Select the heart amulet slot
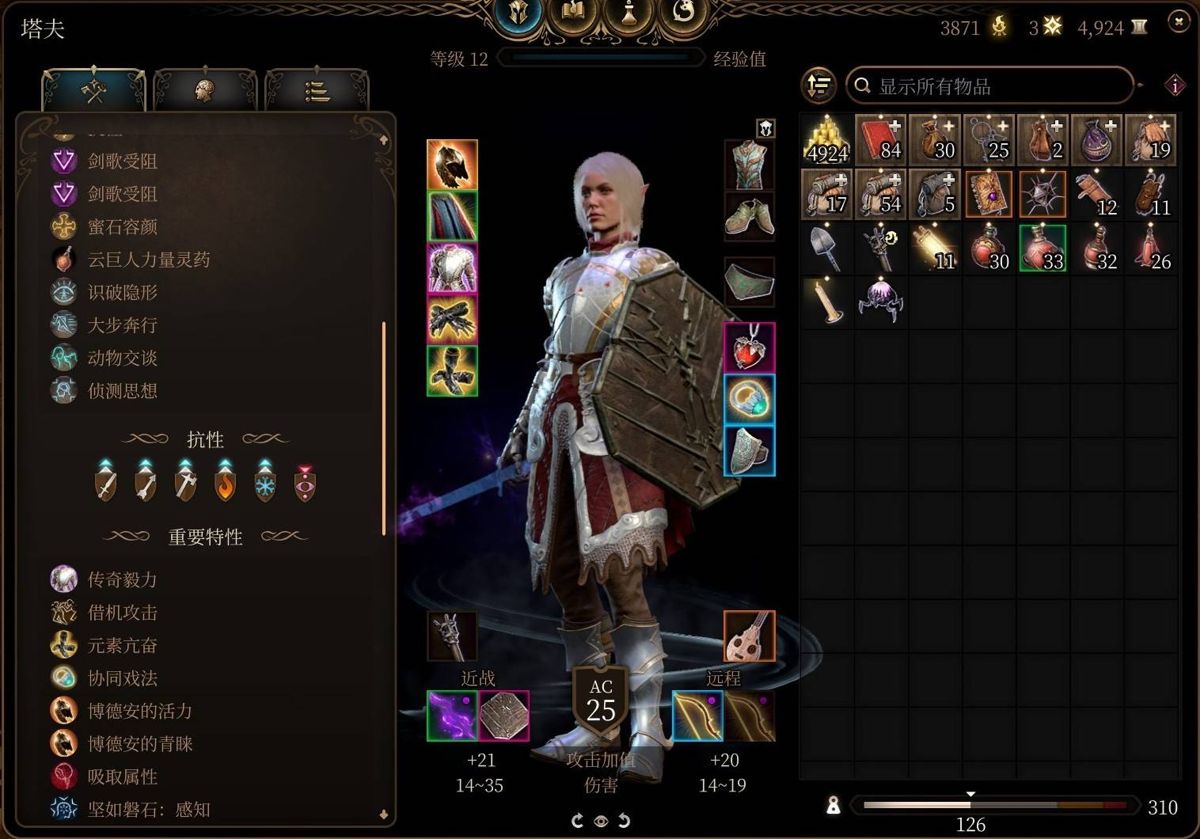This screenshot has width=1200, height=839. pos(749,347)
